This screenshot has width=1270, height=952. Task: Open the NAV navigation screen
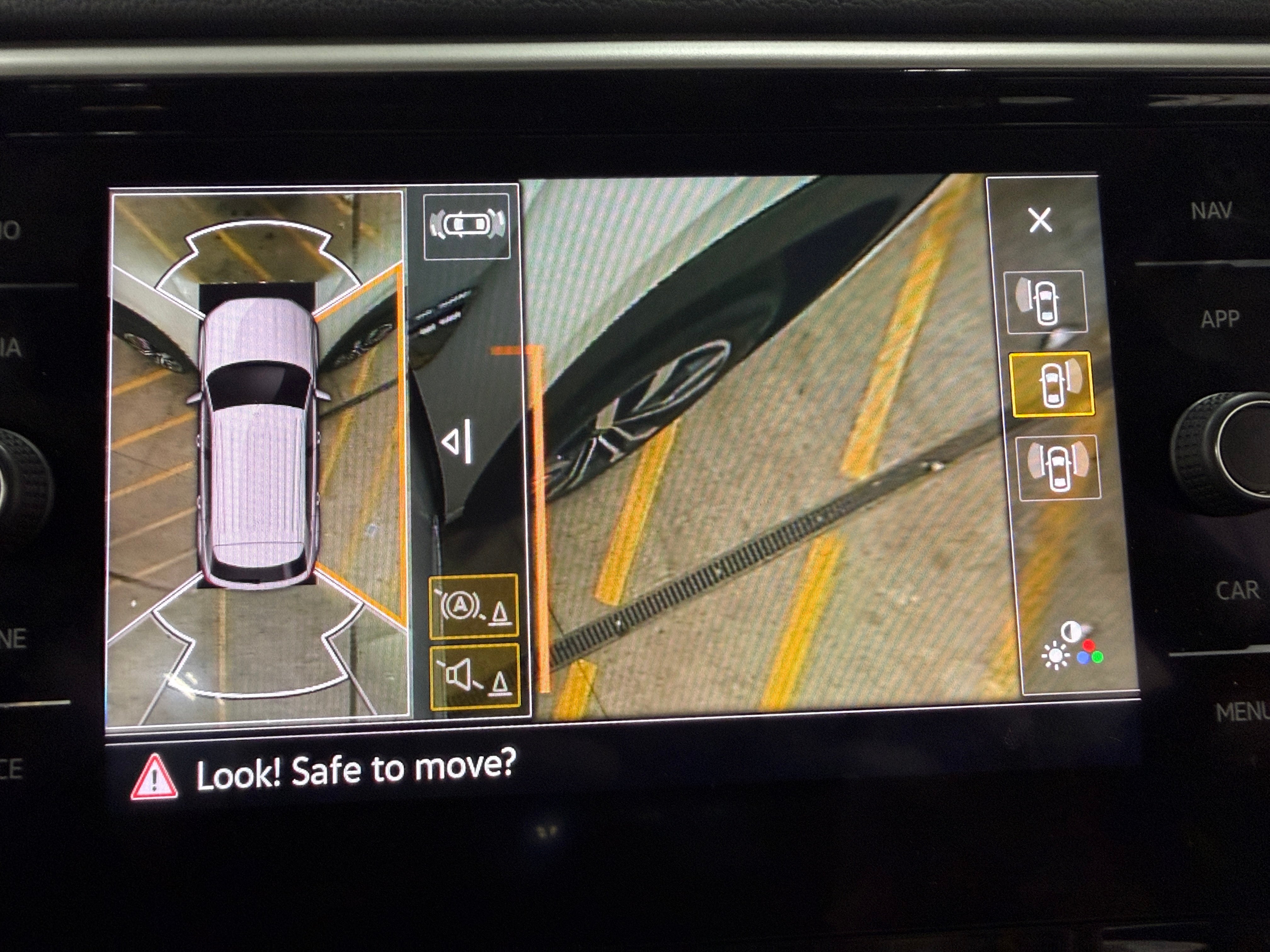coord(1211,211)
